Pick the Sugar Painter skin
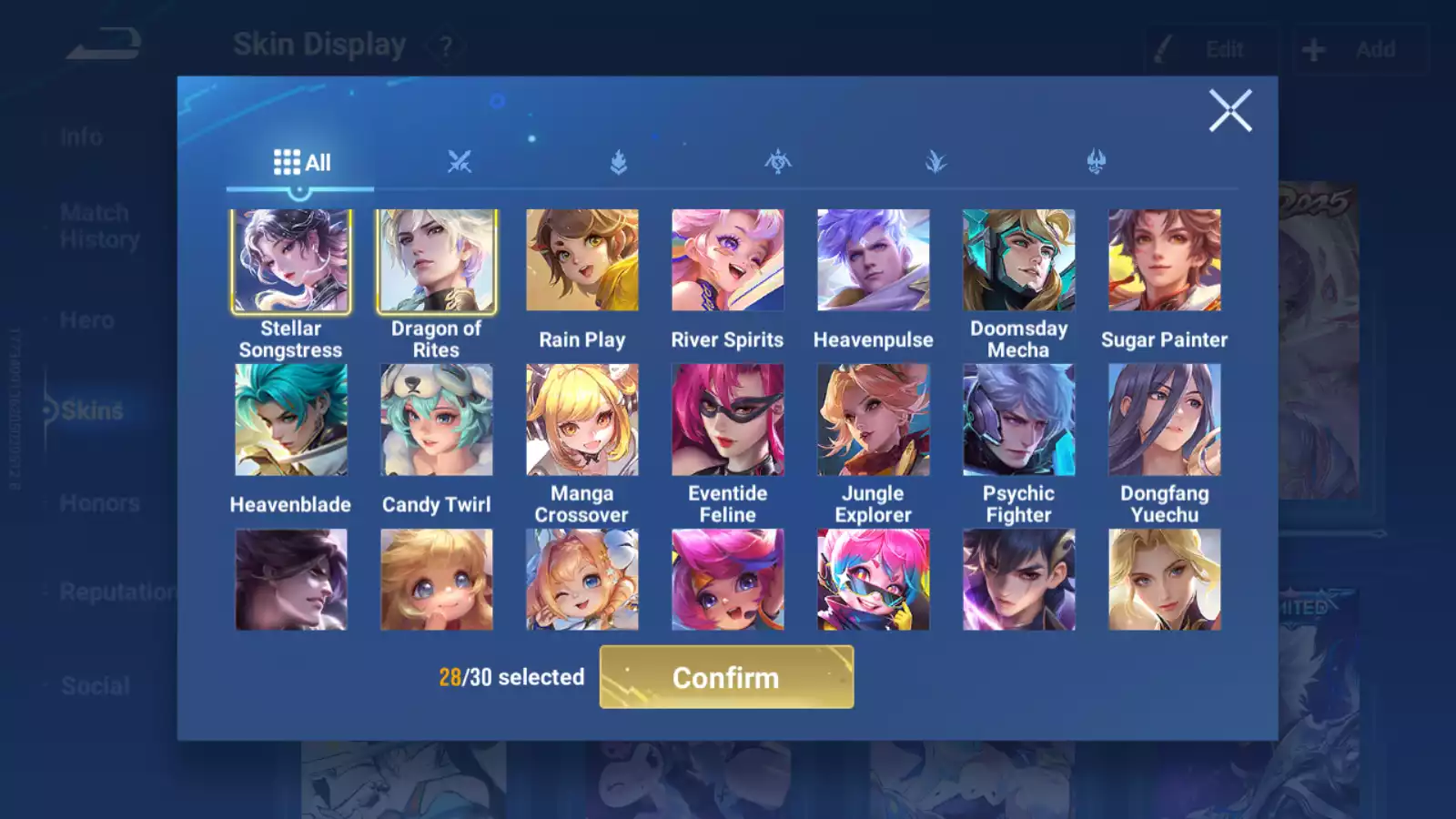Image resolution: width=1456 pixels, height=819 pixels. tap(1164, 261)
